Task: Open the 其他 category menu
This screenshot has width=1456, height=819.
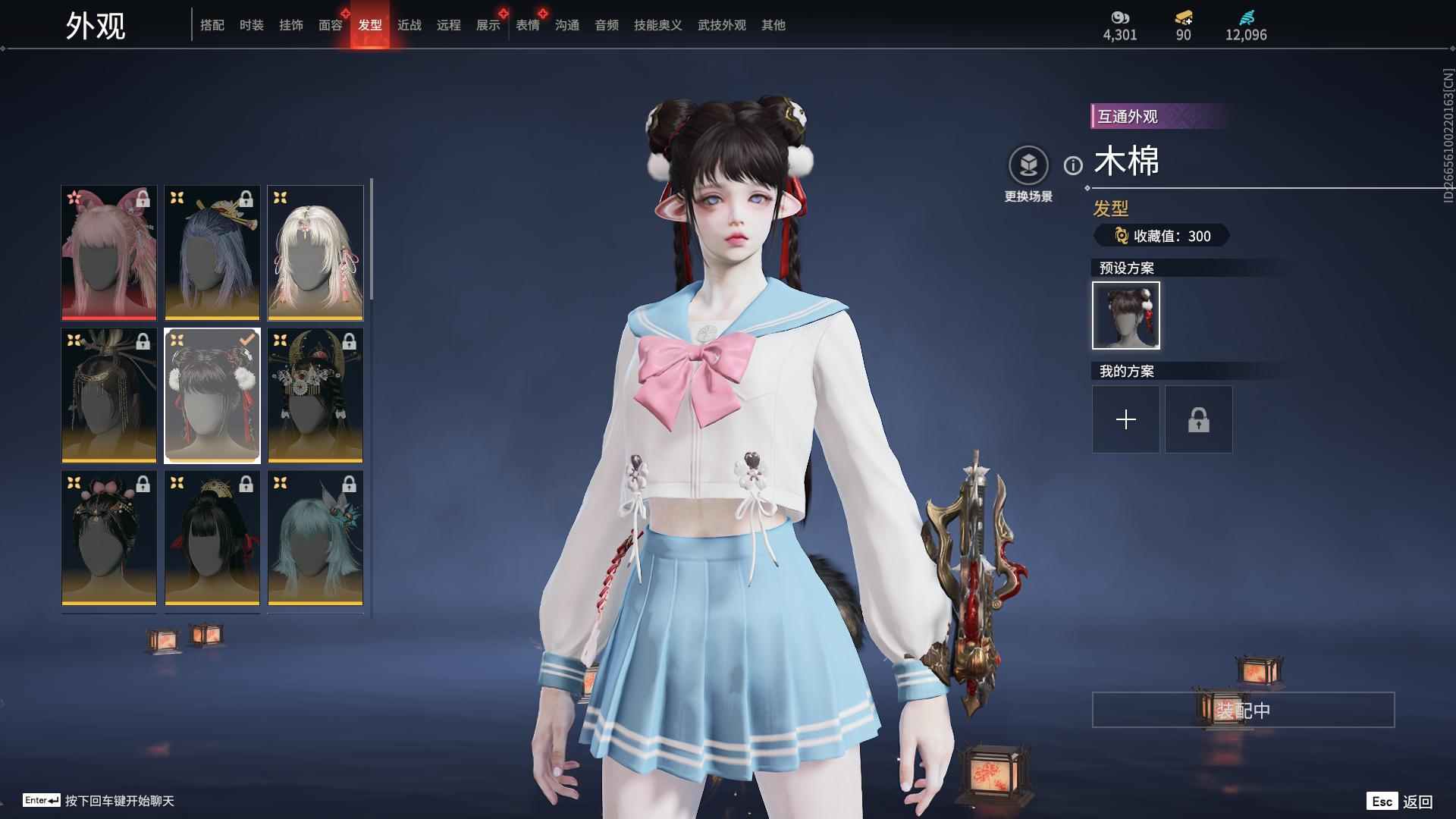Action: [773, 25]
